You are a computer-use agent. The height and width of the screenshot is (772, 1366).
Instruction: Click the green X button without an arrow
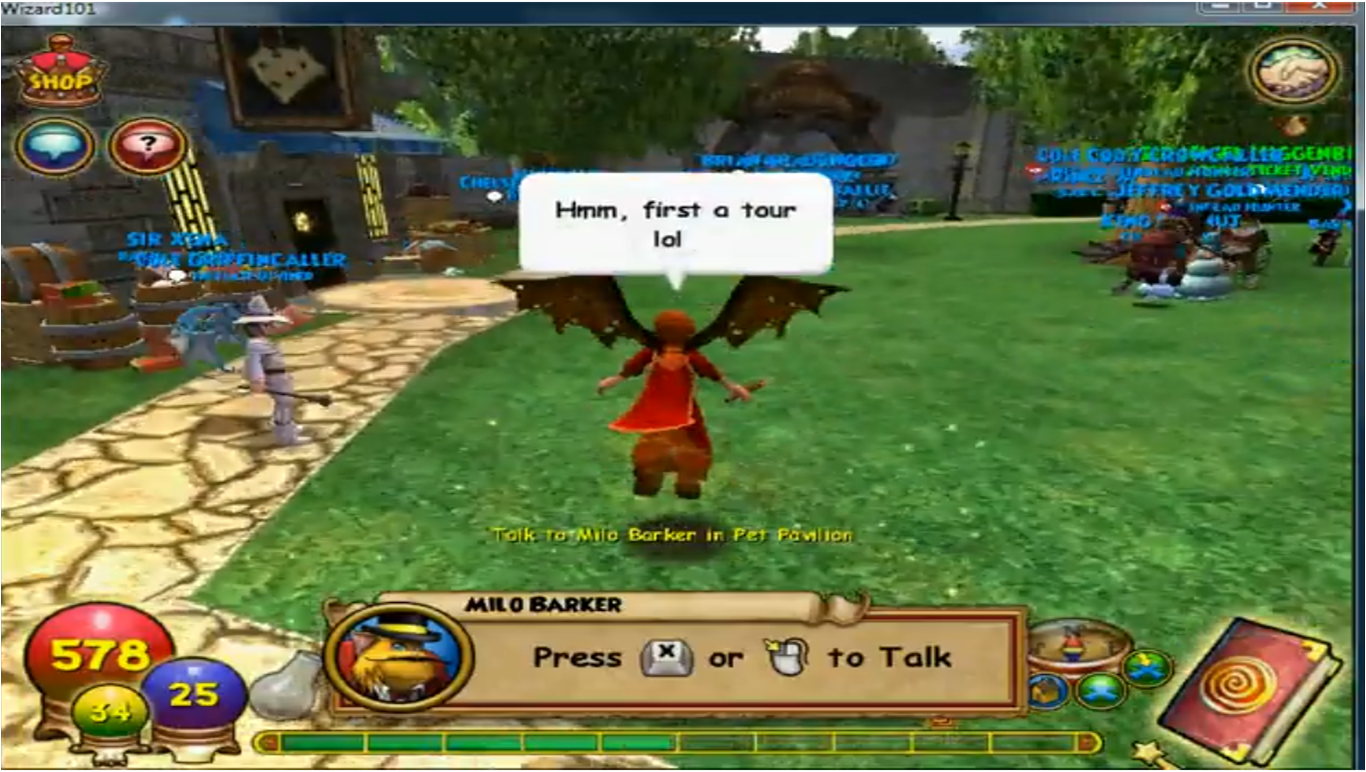point(1101,691)
